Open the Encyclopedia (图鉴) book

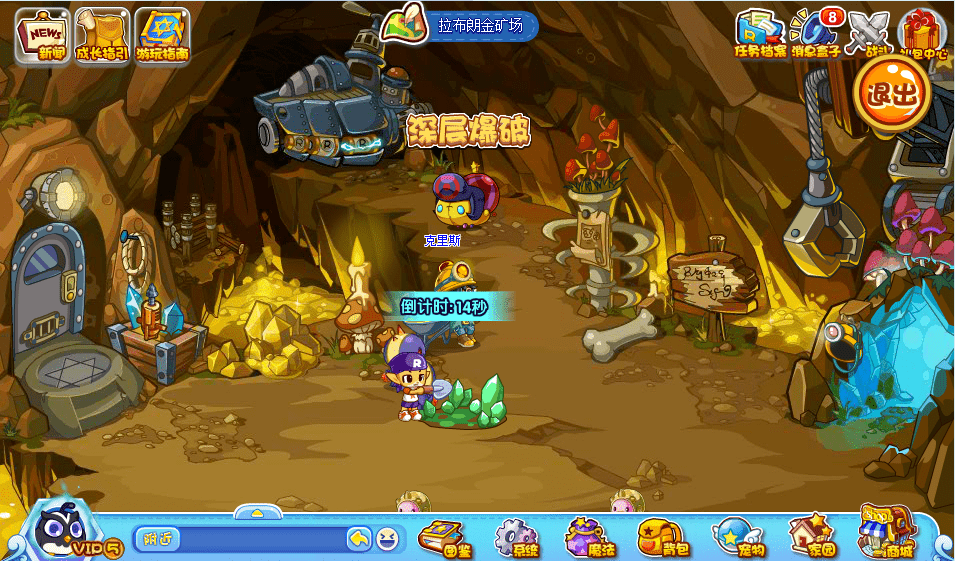[441, 537]
